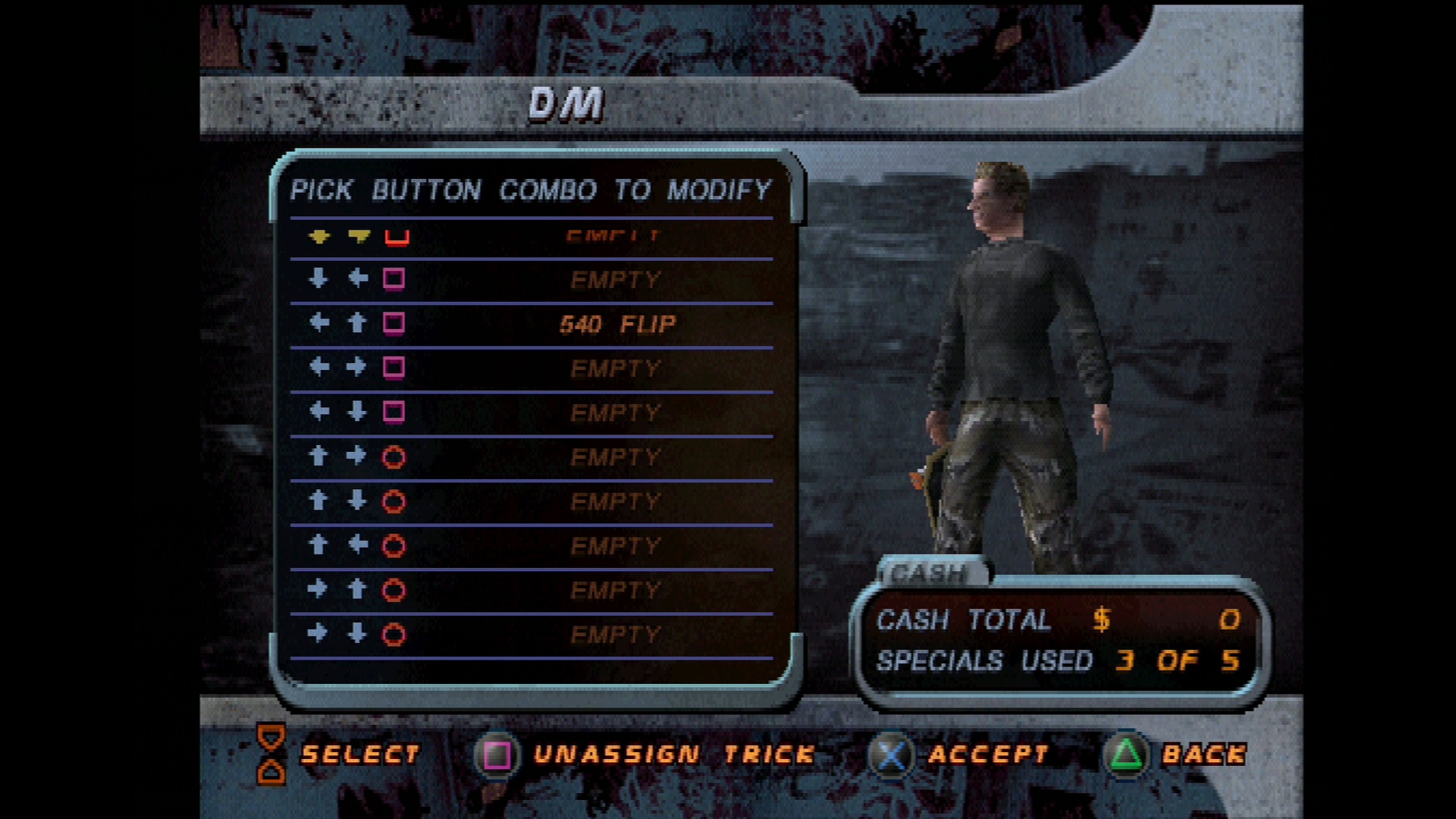
Task: Select the up, left, circle combo row
Action: (x=531, y=546)
